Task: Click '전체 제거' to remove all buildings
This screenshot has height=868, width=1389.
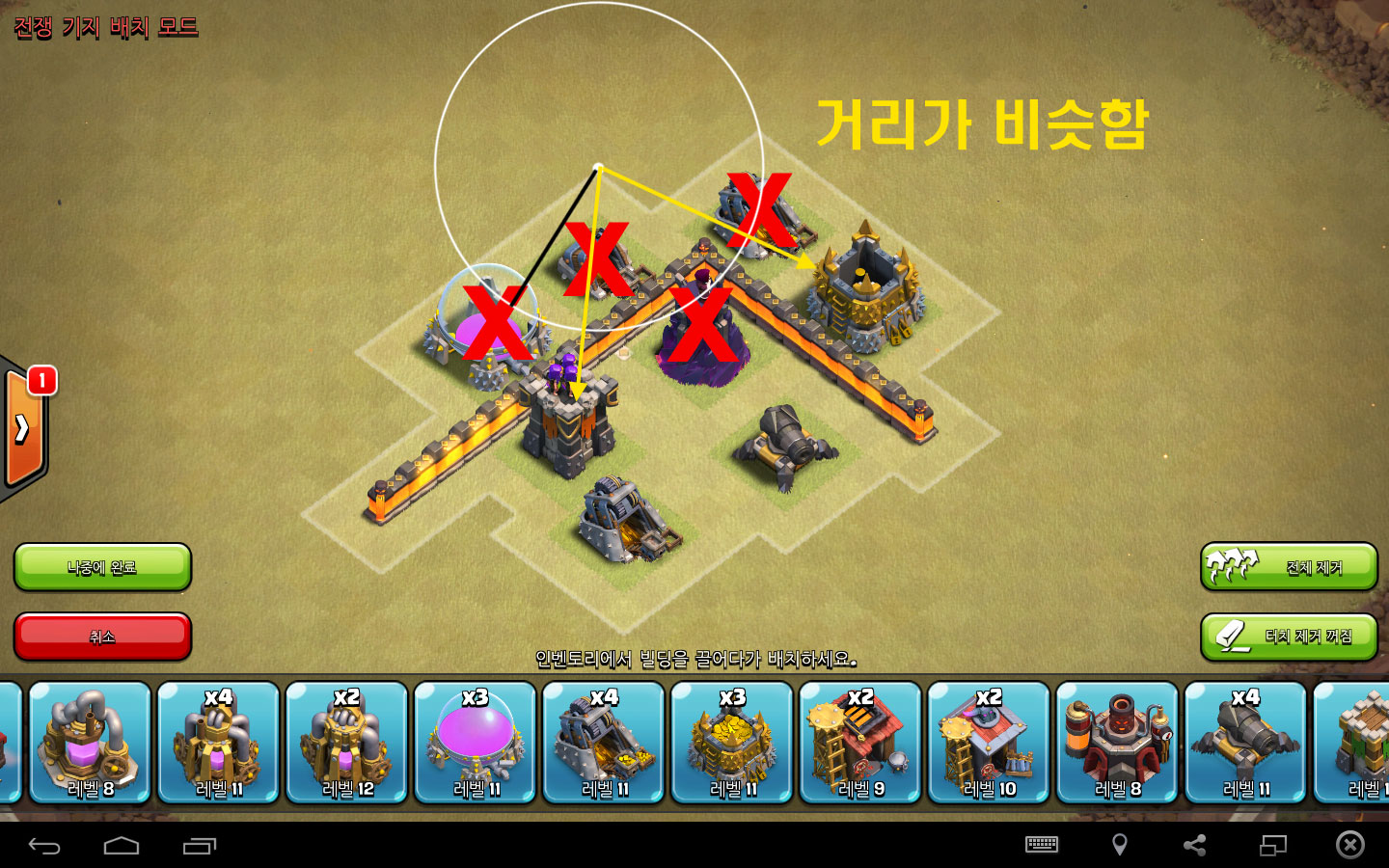Action: point(1289,567)
